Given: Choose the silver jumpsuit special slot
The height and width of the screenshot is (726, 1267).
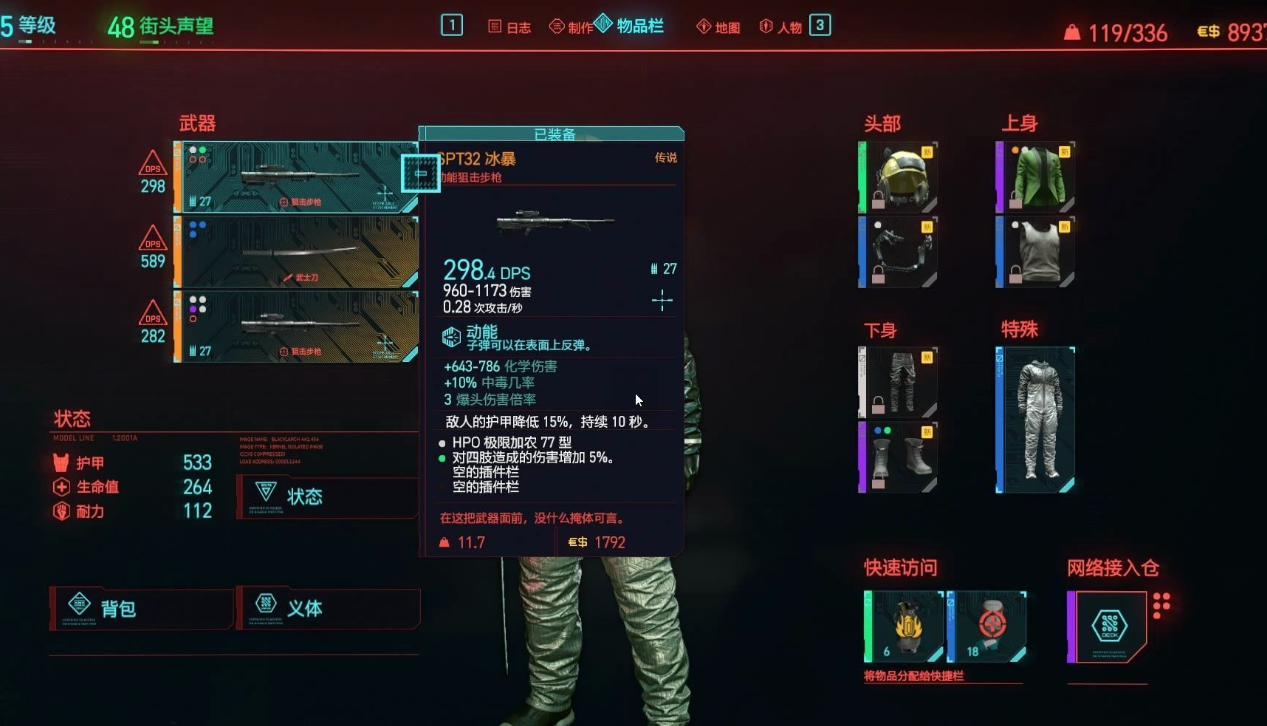Looking at the screenshot, I should [x=1035, y=420].
